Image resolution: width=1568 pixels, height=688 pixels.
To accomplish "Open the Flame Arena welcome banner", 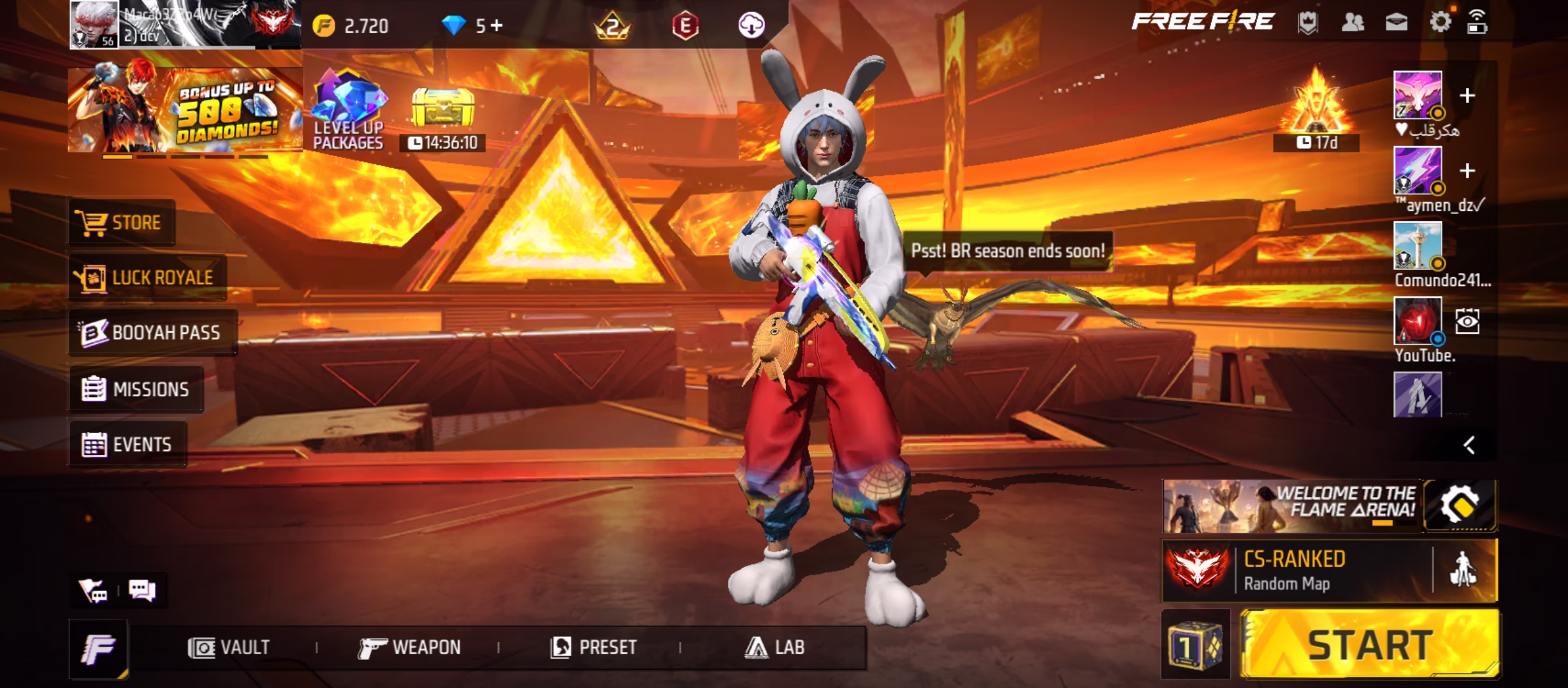I will tap(1291, 506).
